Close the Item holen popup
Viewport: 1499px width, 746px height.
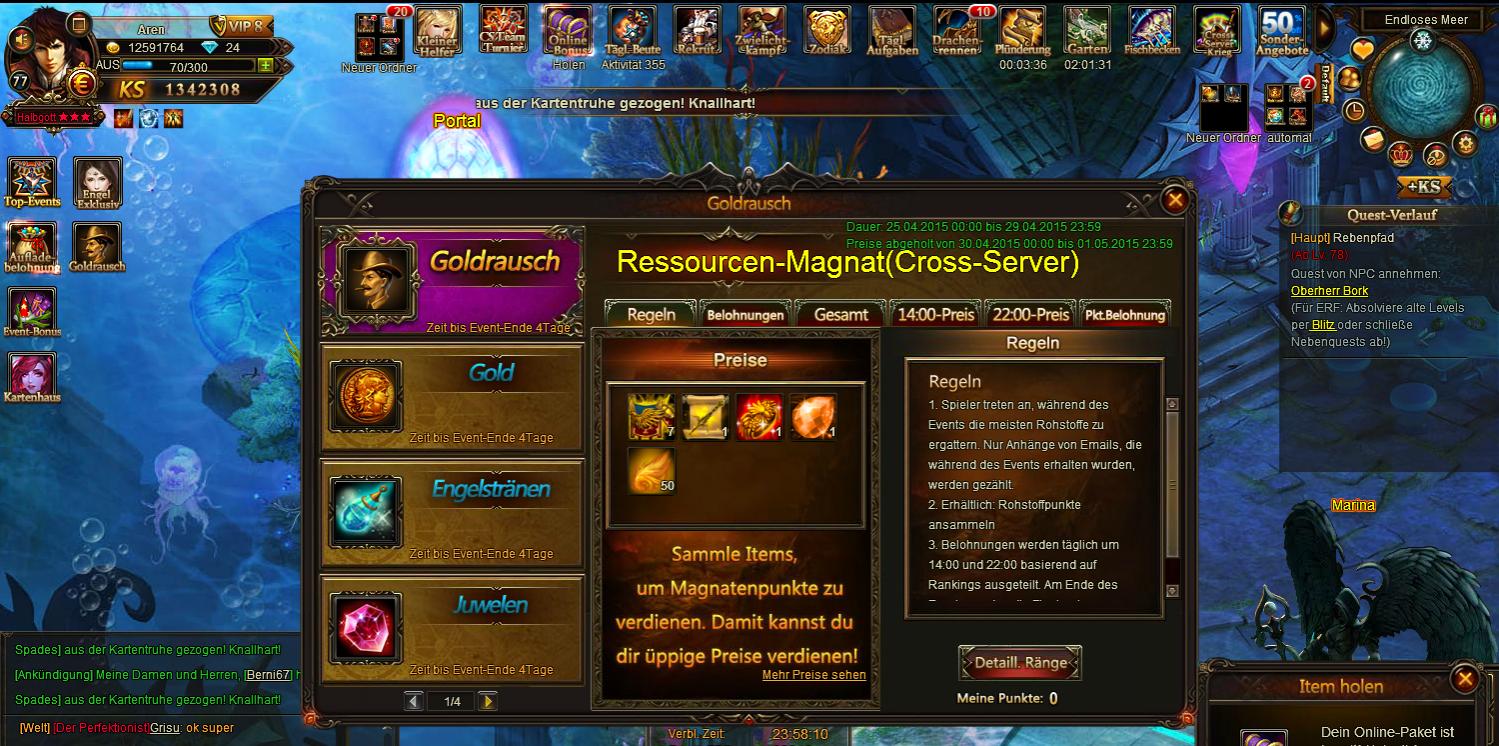pos(1465,680)
